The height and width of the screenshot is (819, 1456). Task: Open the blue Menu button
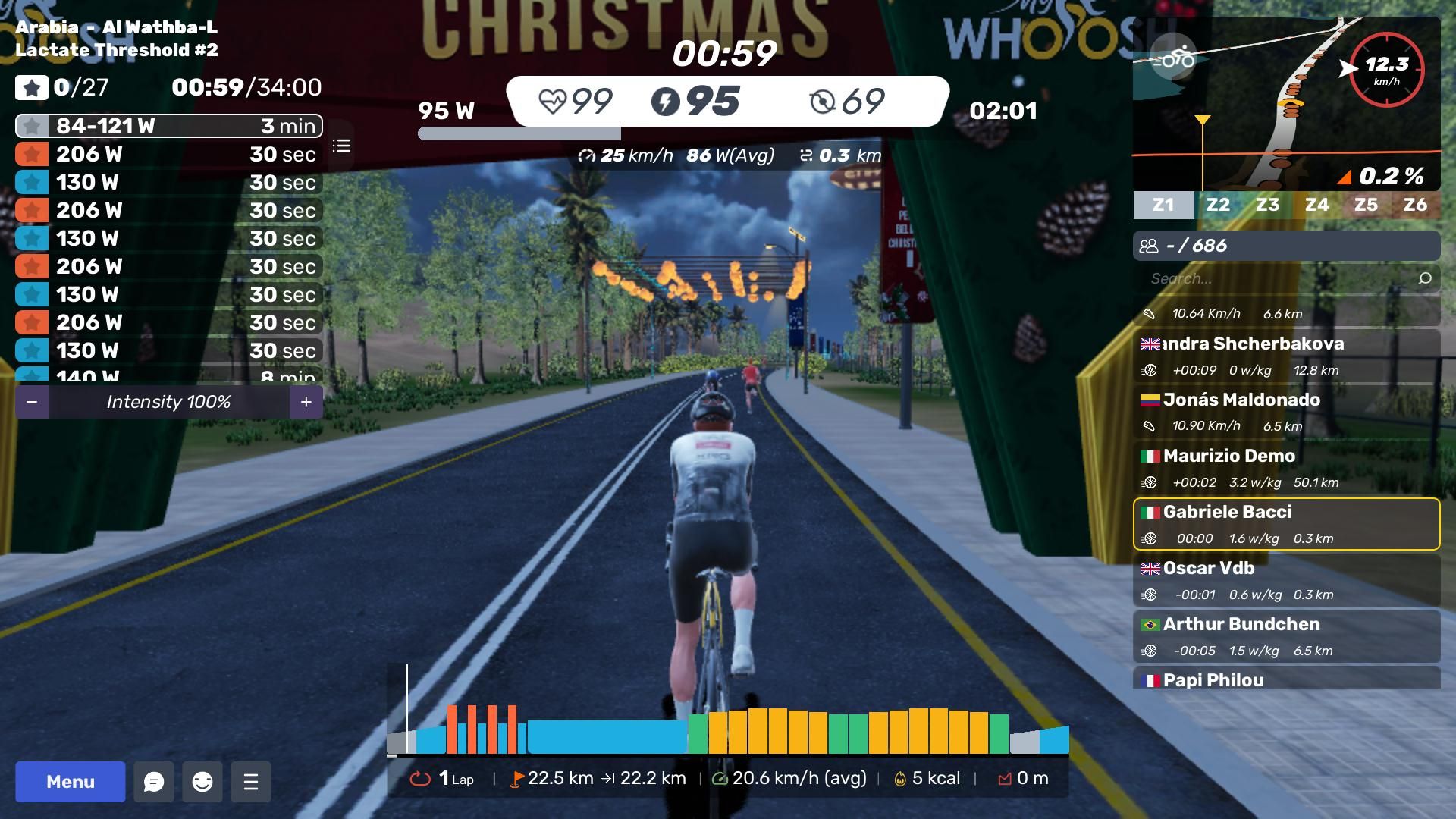70,782
